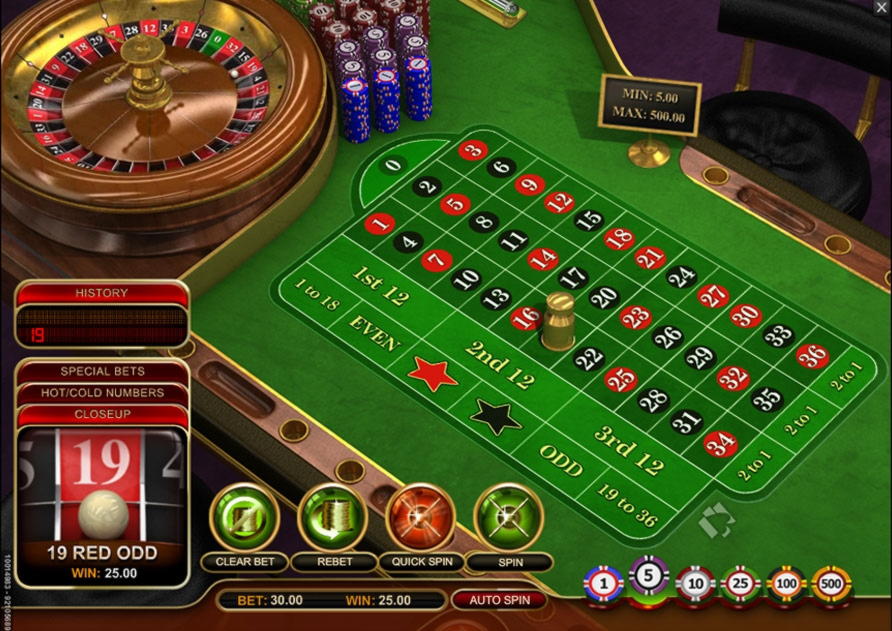Open the Special Bets panel
The height and width of the screenshot is (631, 892).
click(102, 372)
